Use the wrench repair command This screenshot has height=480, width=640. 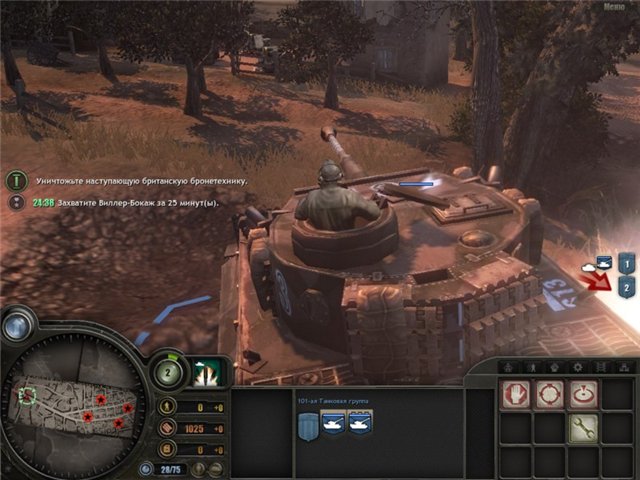(583, 428)
